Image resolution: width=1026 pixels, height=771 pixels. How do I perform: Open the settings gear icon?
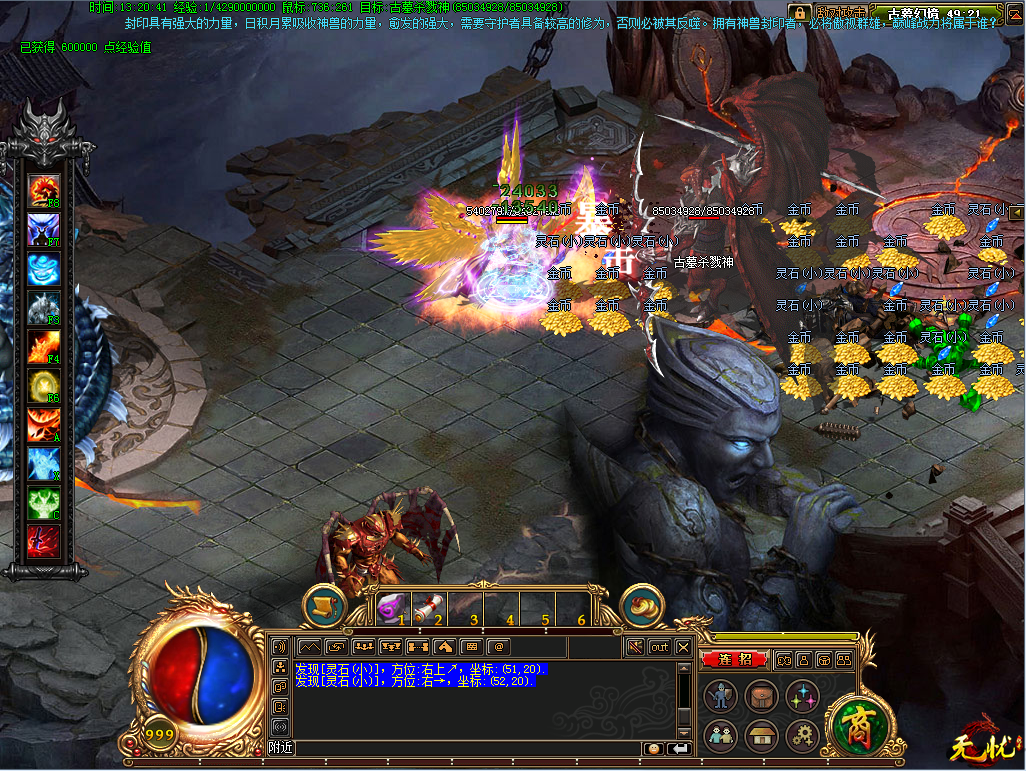(802, 737)
